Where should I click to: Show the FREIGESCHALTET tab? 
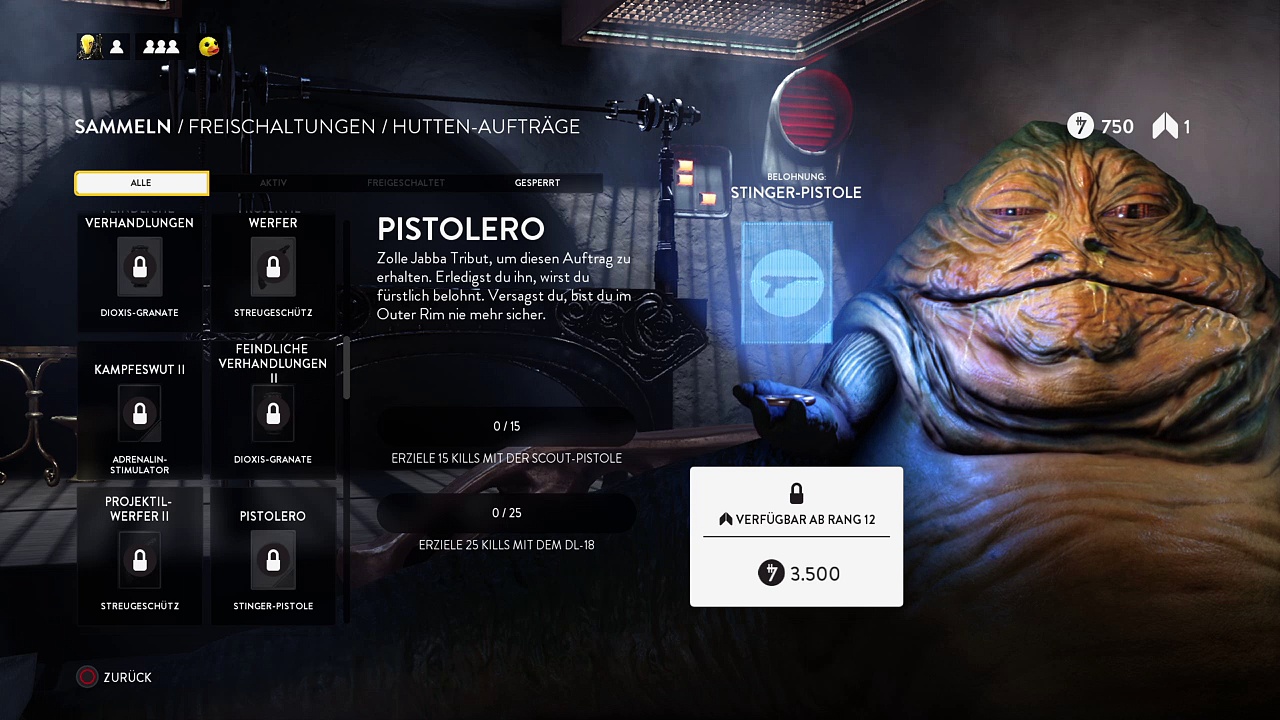click(x=405, y=183)
